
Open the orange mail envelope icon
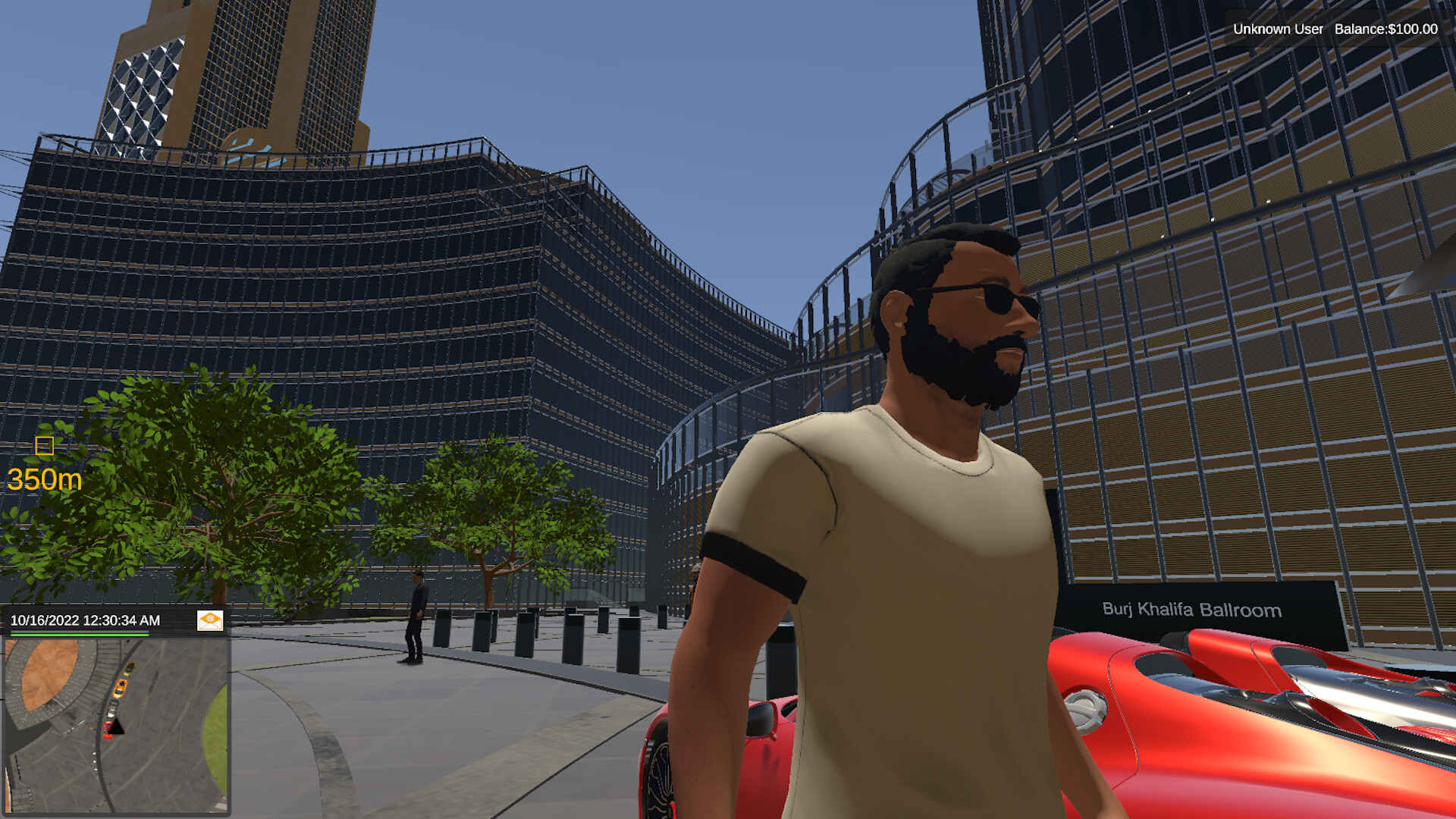click(x=211, y=622)
